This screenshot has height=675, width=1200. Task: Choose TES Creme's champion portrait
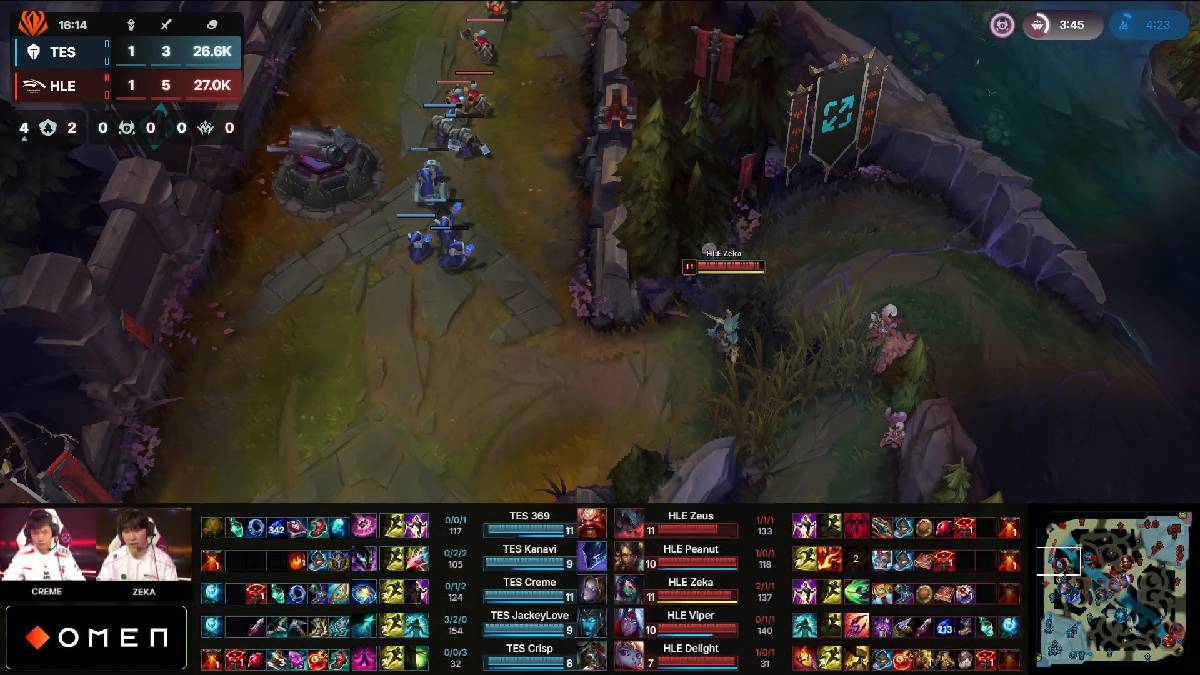(591, 590)
